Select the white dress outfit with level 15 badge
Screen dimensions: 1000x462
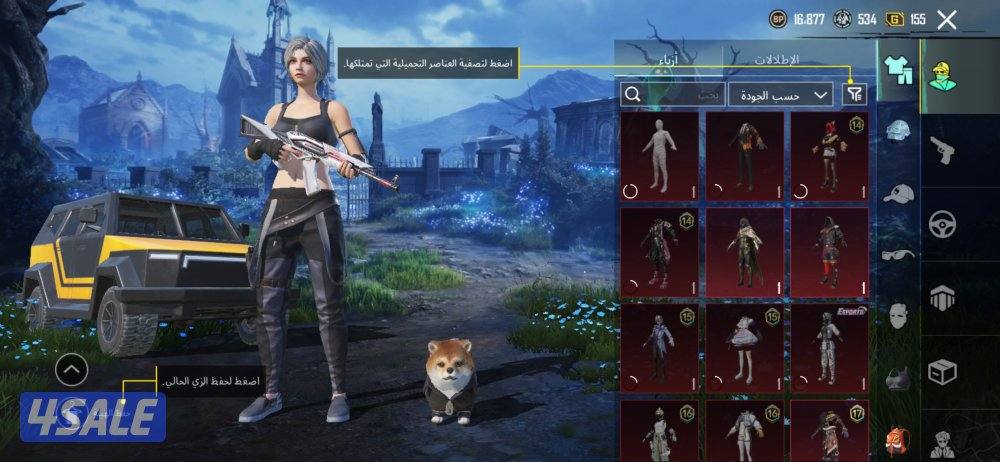tap(745, 347)
